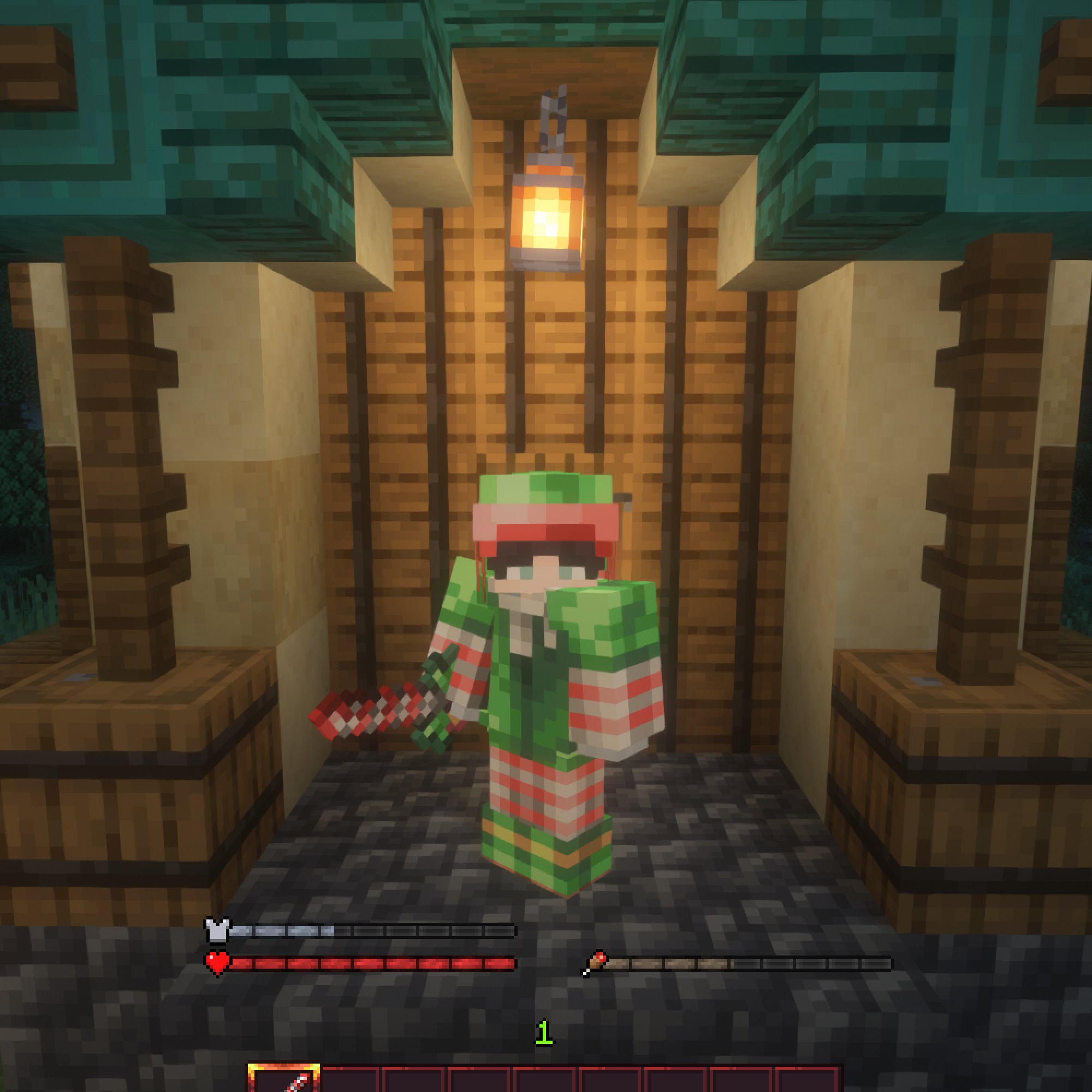Image resolution: width=1092 pixels, height=1092 pixels.
Task: Click the drumstick hunger icon
Action: 597,961
